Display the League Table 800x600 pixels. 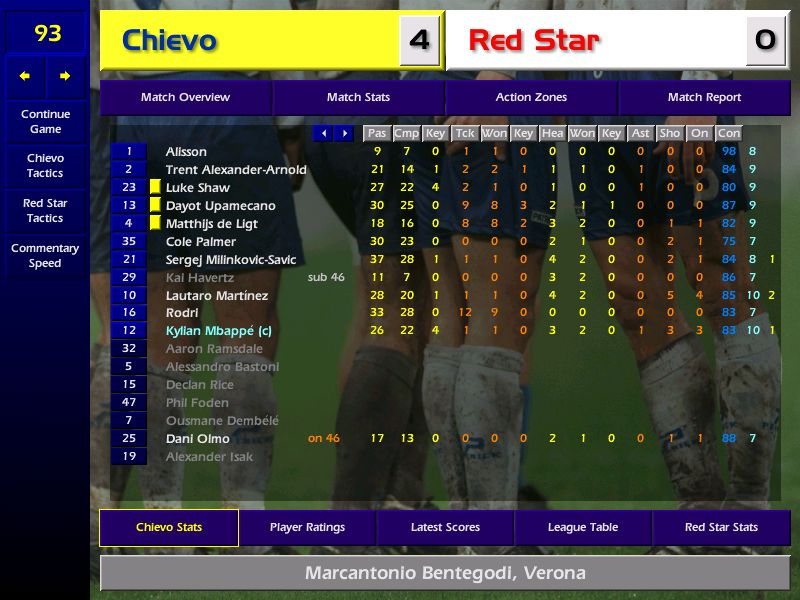tap(583, 528)
